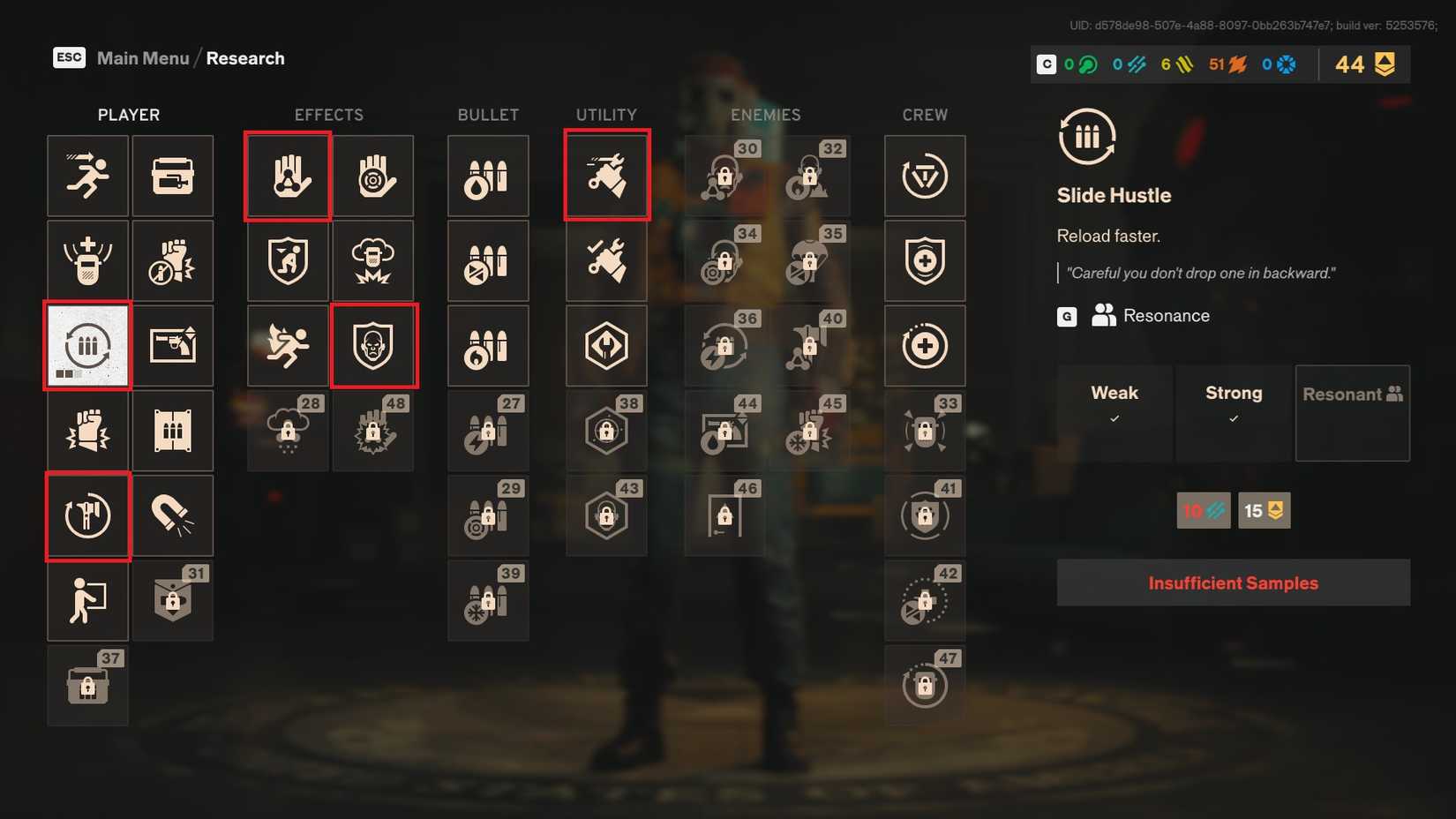Choose the skull shield node in Effects column

click(374, 345)
